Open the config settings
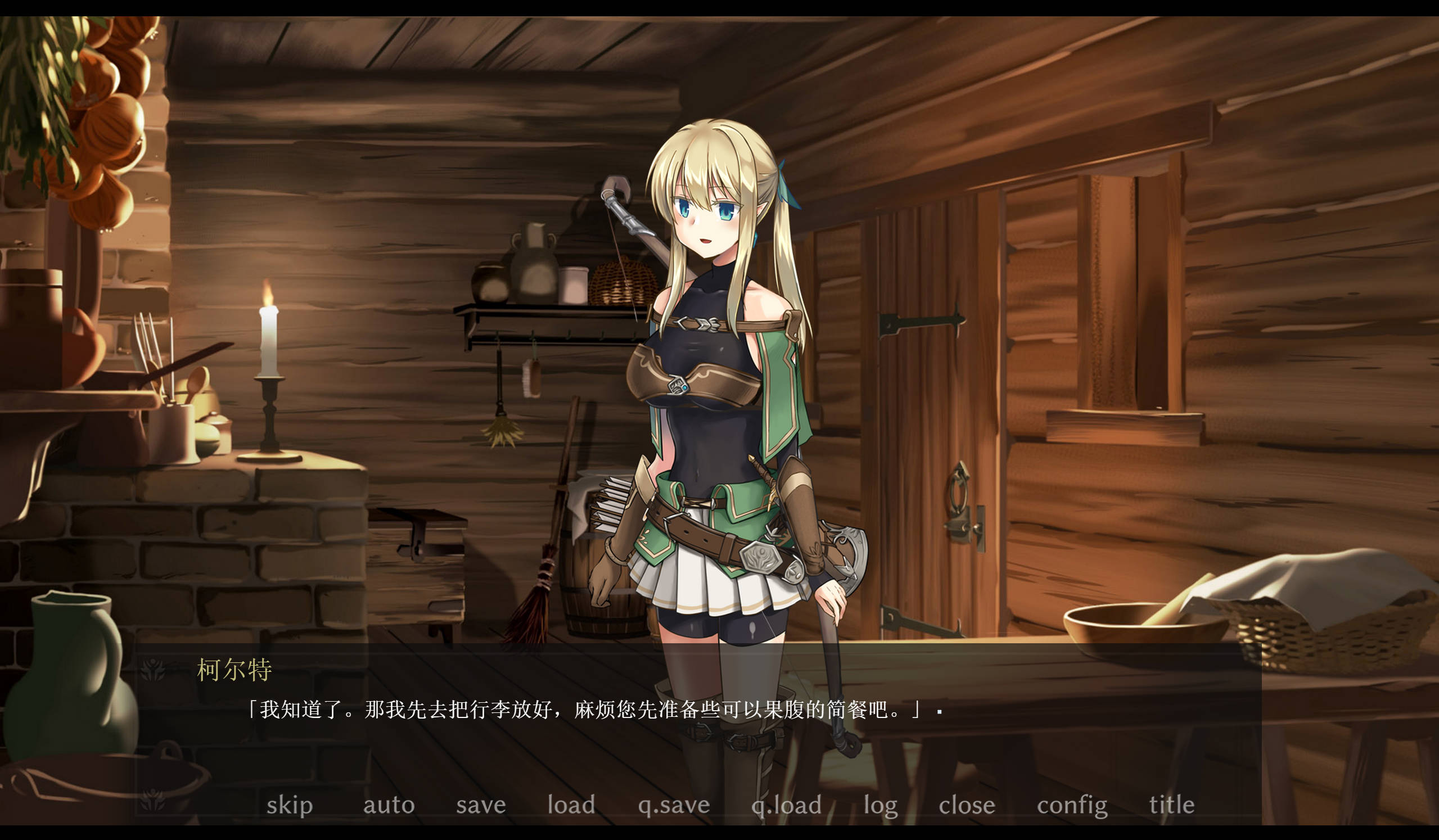This screenshot has height=840, width=1439. [x=1072, y=805]
